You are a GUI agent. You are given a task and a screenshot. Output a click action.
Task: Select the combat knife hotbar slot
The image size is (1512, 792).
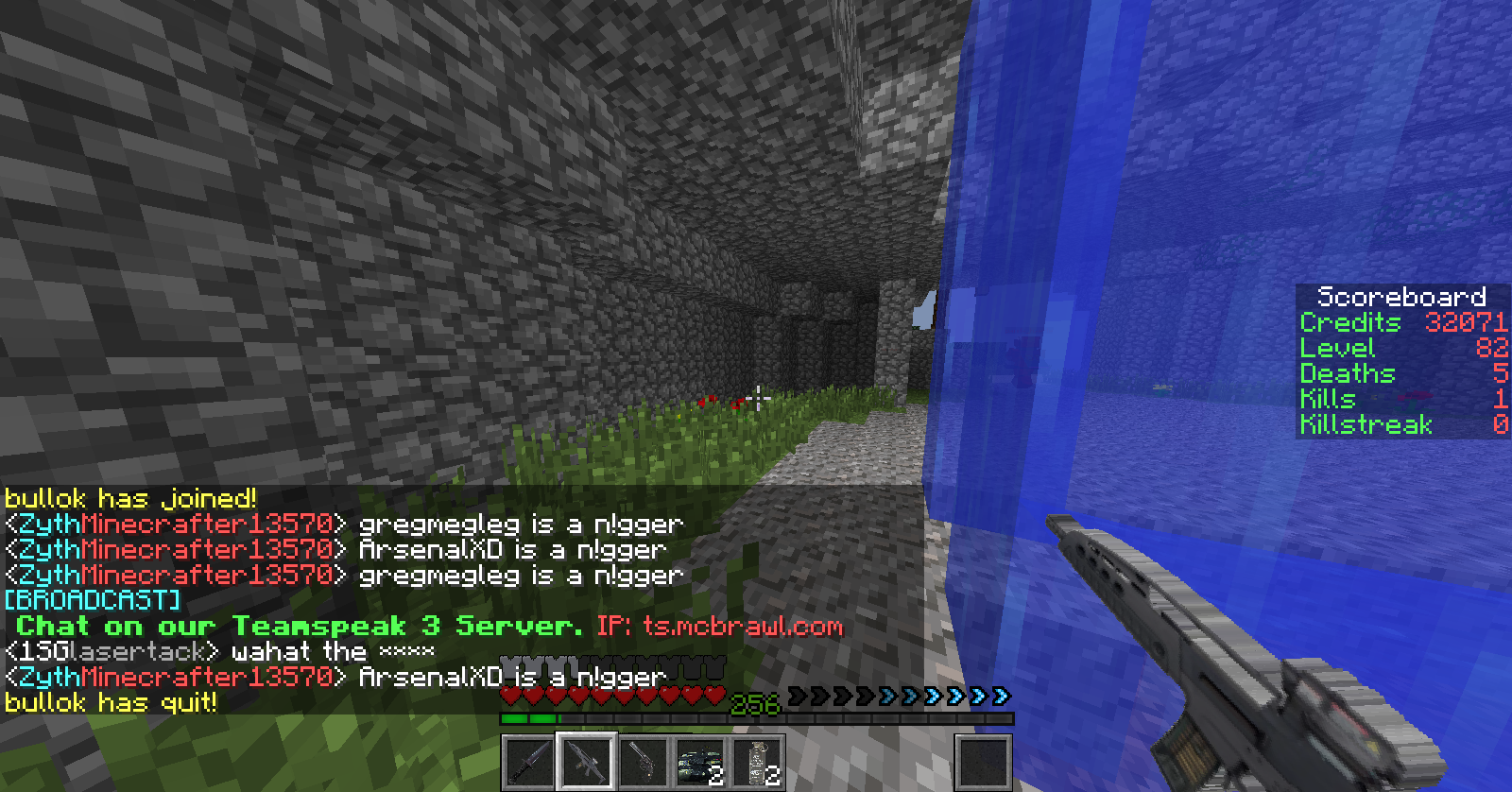click(x=529, y=762)
